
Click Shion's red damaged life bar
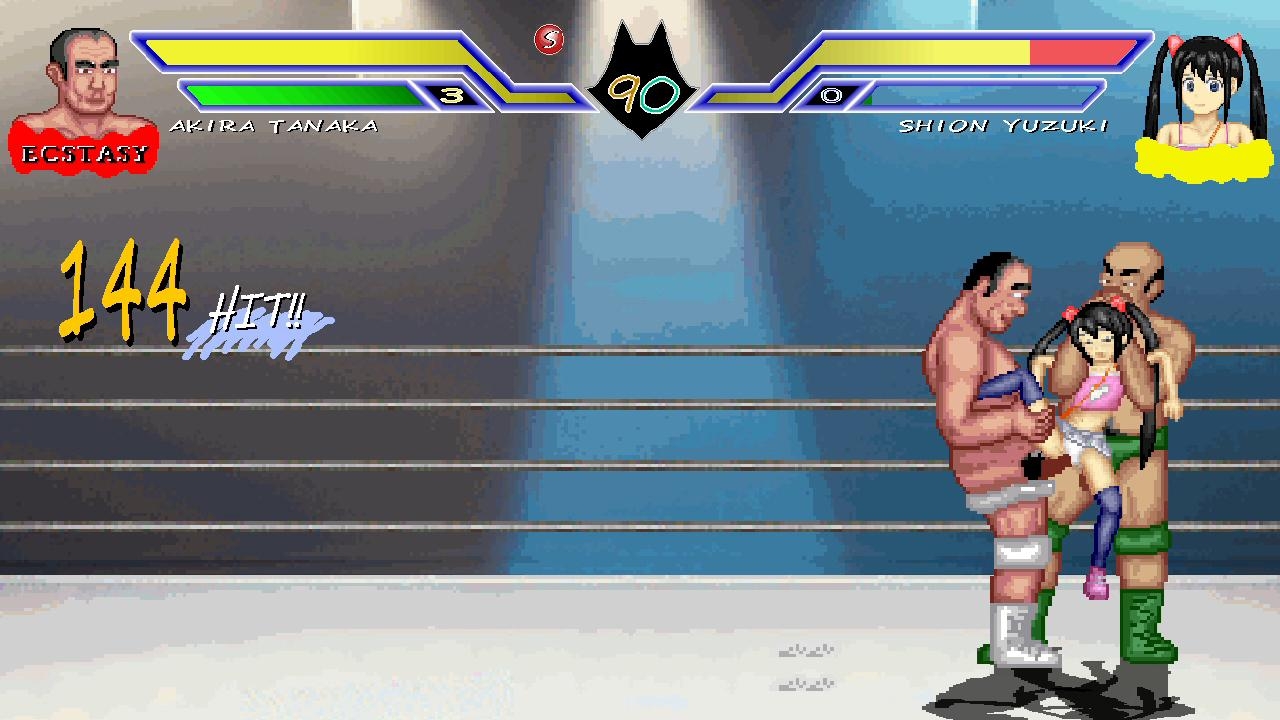[1080, 50]
